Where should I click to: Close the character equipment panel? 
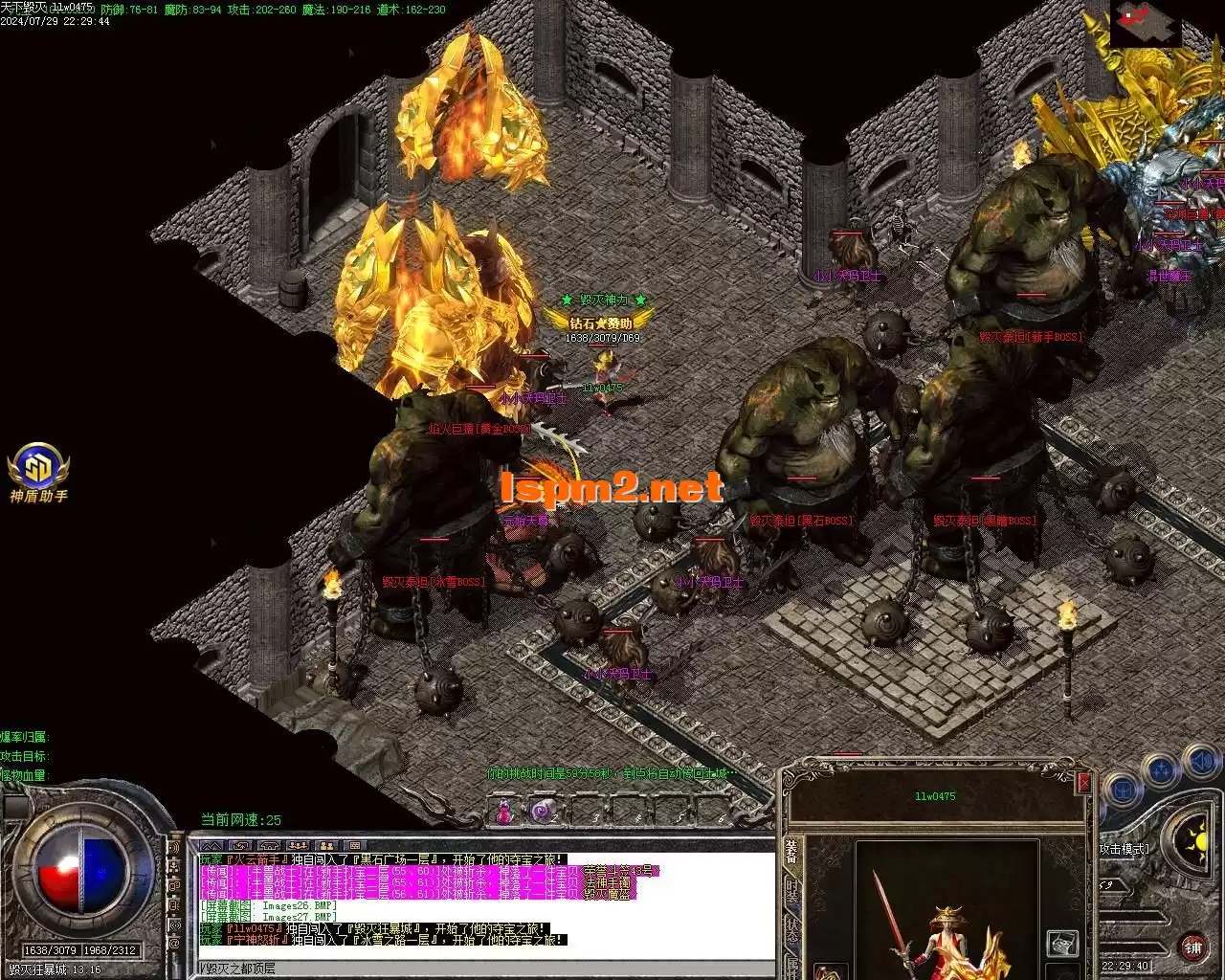pos(1083,783)
